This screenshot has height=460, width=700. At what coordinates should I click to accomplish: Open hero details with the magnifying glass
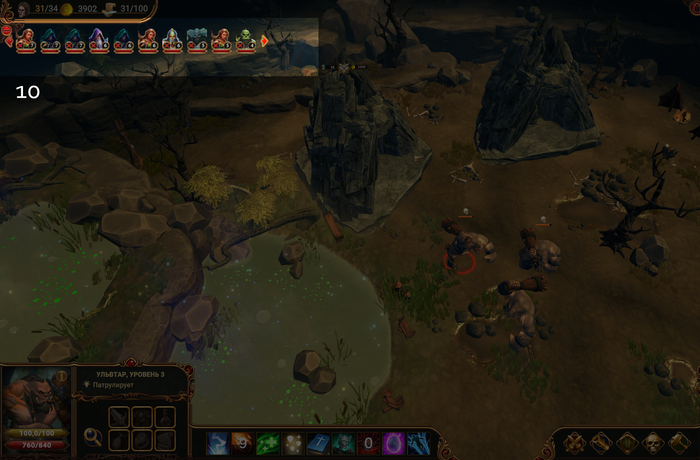[93, 436]
